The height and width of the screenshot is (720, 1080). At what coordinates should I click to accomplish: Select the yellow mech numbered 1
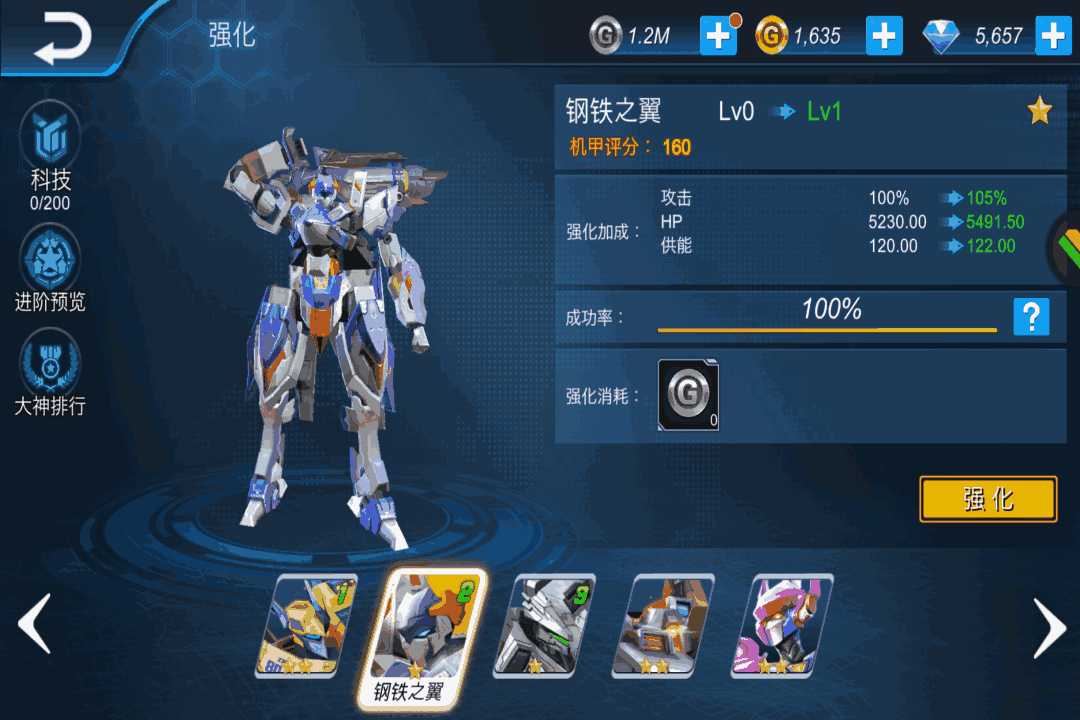pyautogui.click(x=305, y=625)
